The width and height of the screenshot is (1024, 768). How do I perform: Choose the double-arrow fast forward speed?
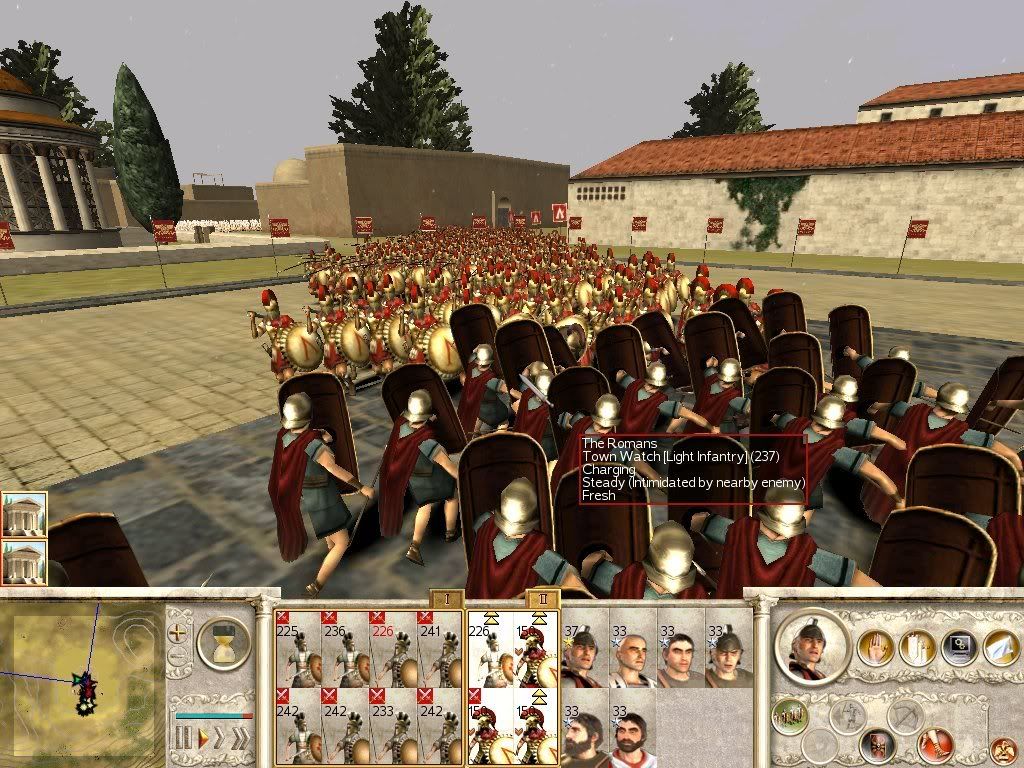click(220, 740)
